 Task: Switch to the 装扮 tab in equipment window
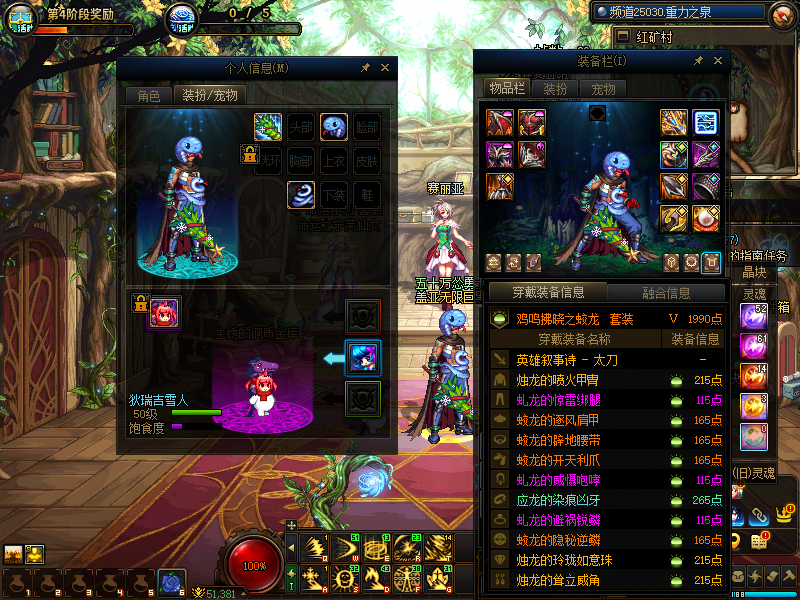(x=555, y=88)
